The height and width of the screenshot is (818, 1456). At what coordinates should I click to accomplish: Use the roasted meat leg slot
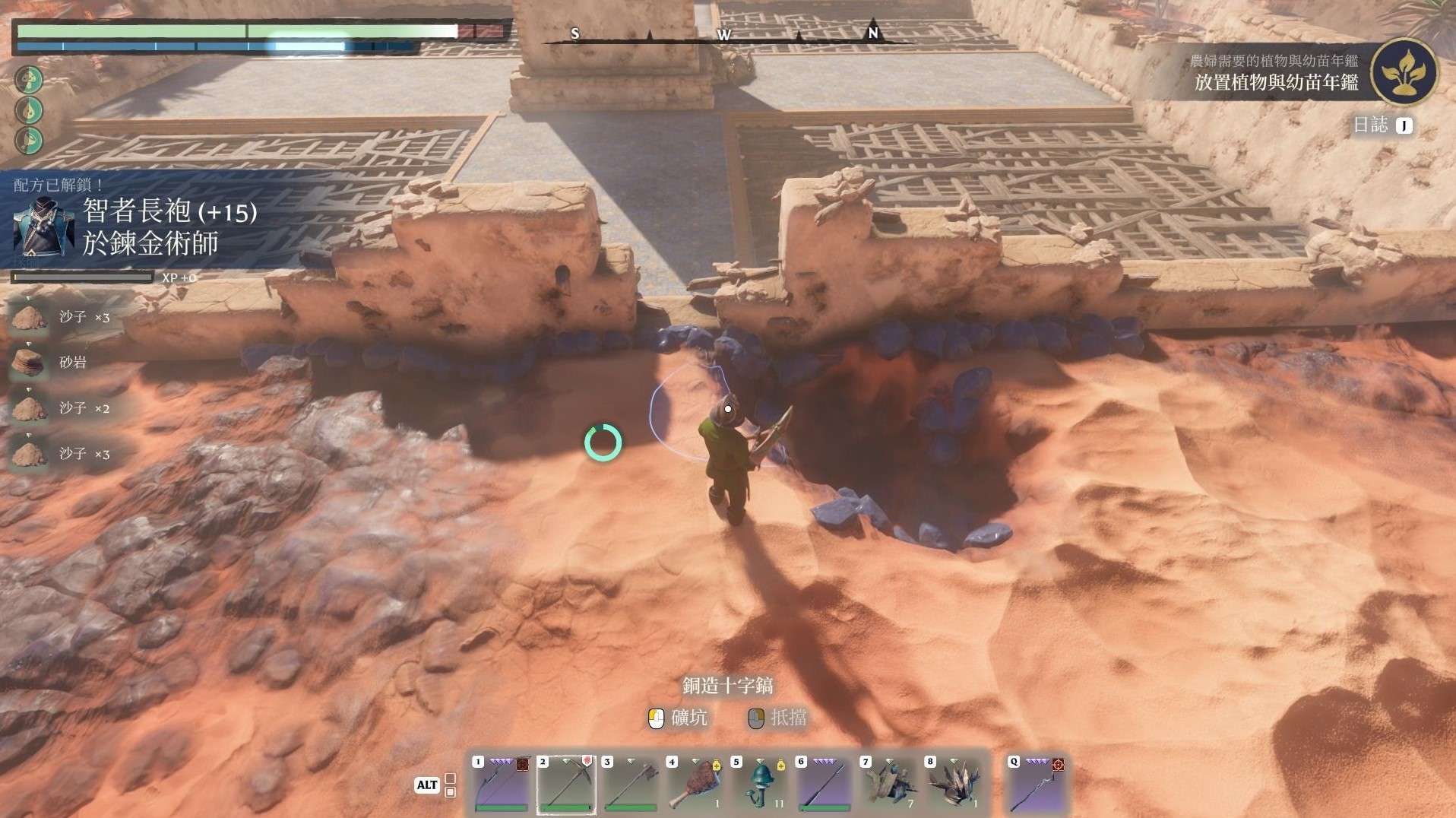(x=695, y=785)
